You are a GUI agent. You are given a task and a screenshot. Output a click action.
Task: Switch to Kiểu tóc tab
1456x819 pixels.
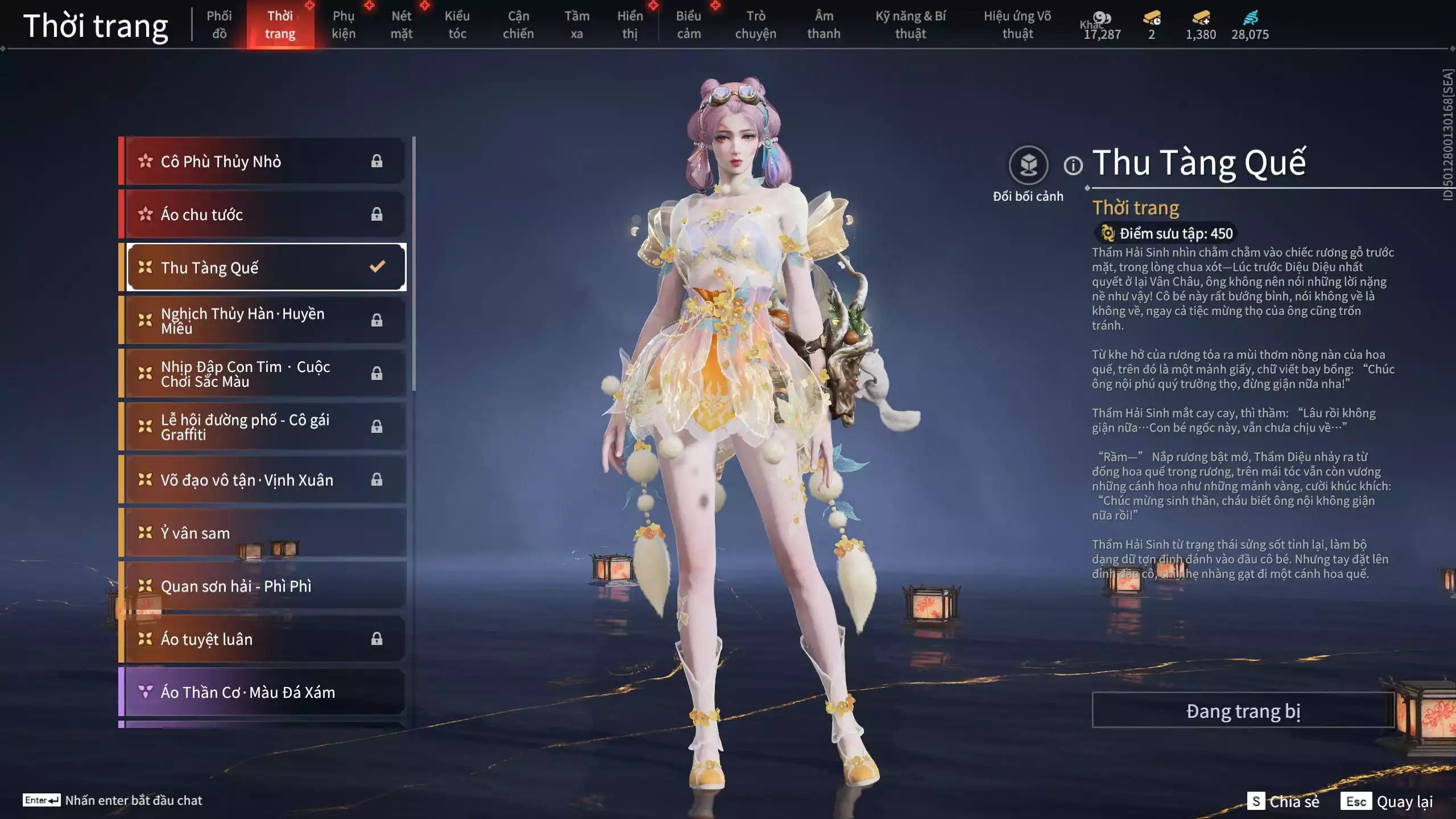point(457,25)
